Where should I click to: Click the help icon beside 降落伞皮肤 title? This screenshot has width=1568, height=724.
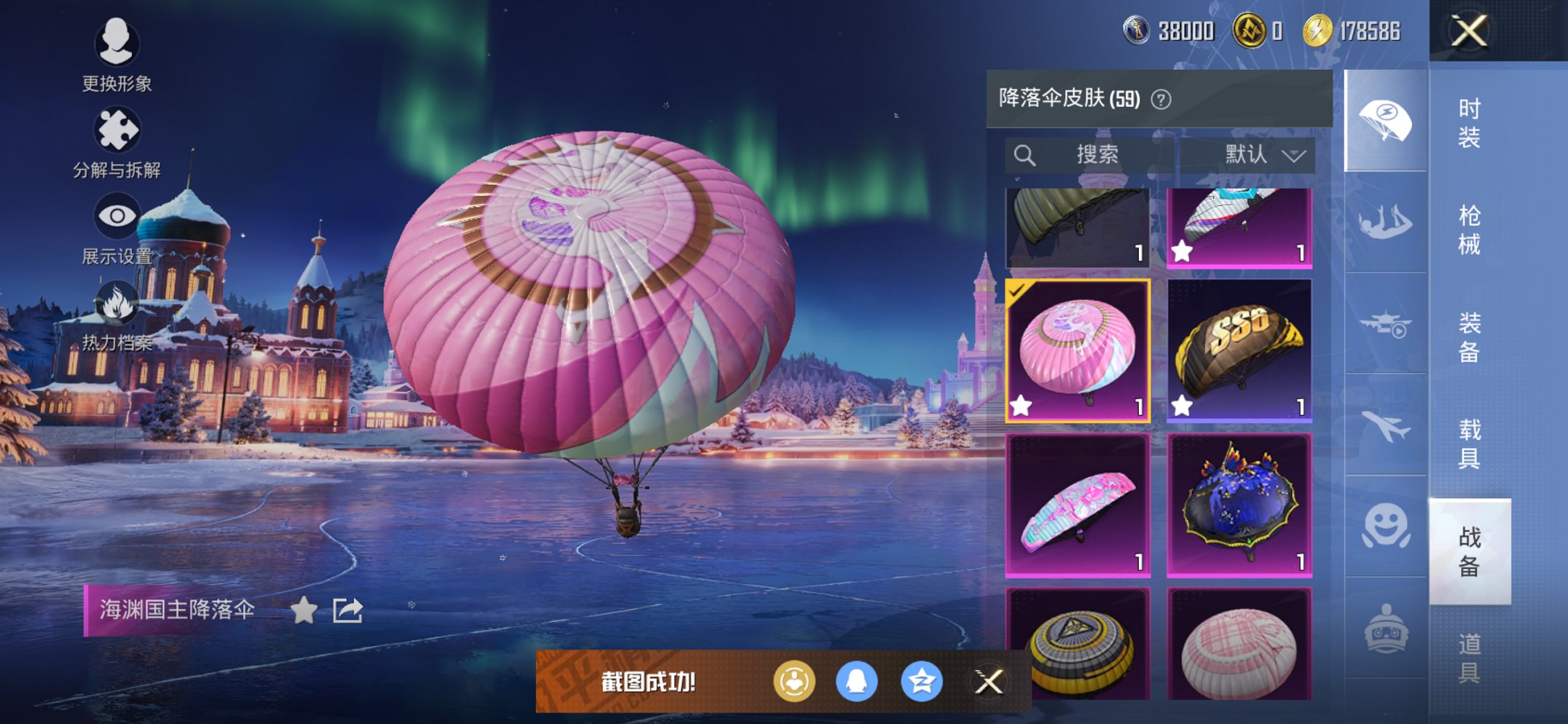click(1162, 100)
